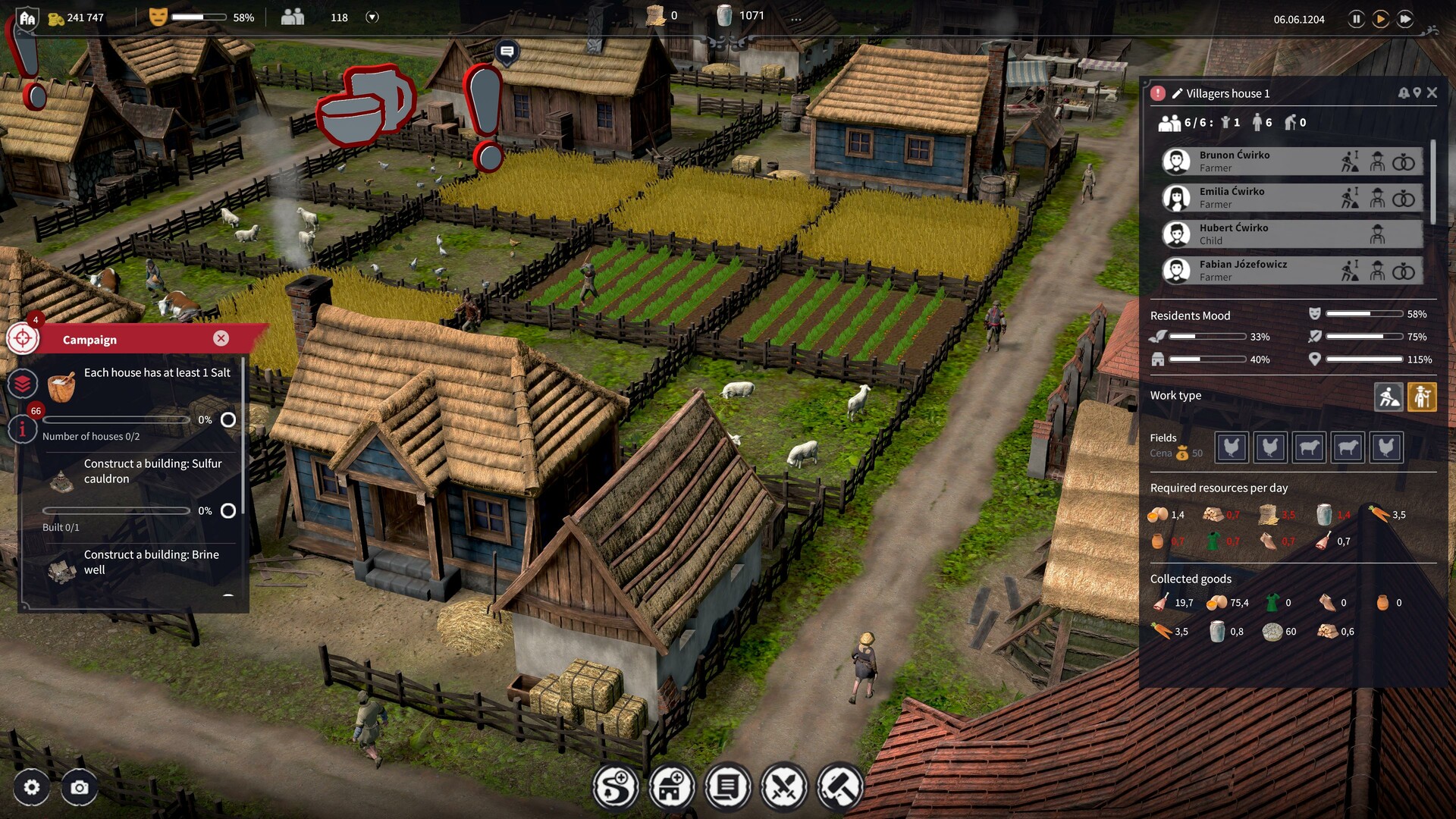Switch work type to laborer

click(1389, 397)
